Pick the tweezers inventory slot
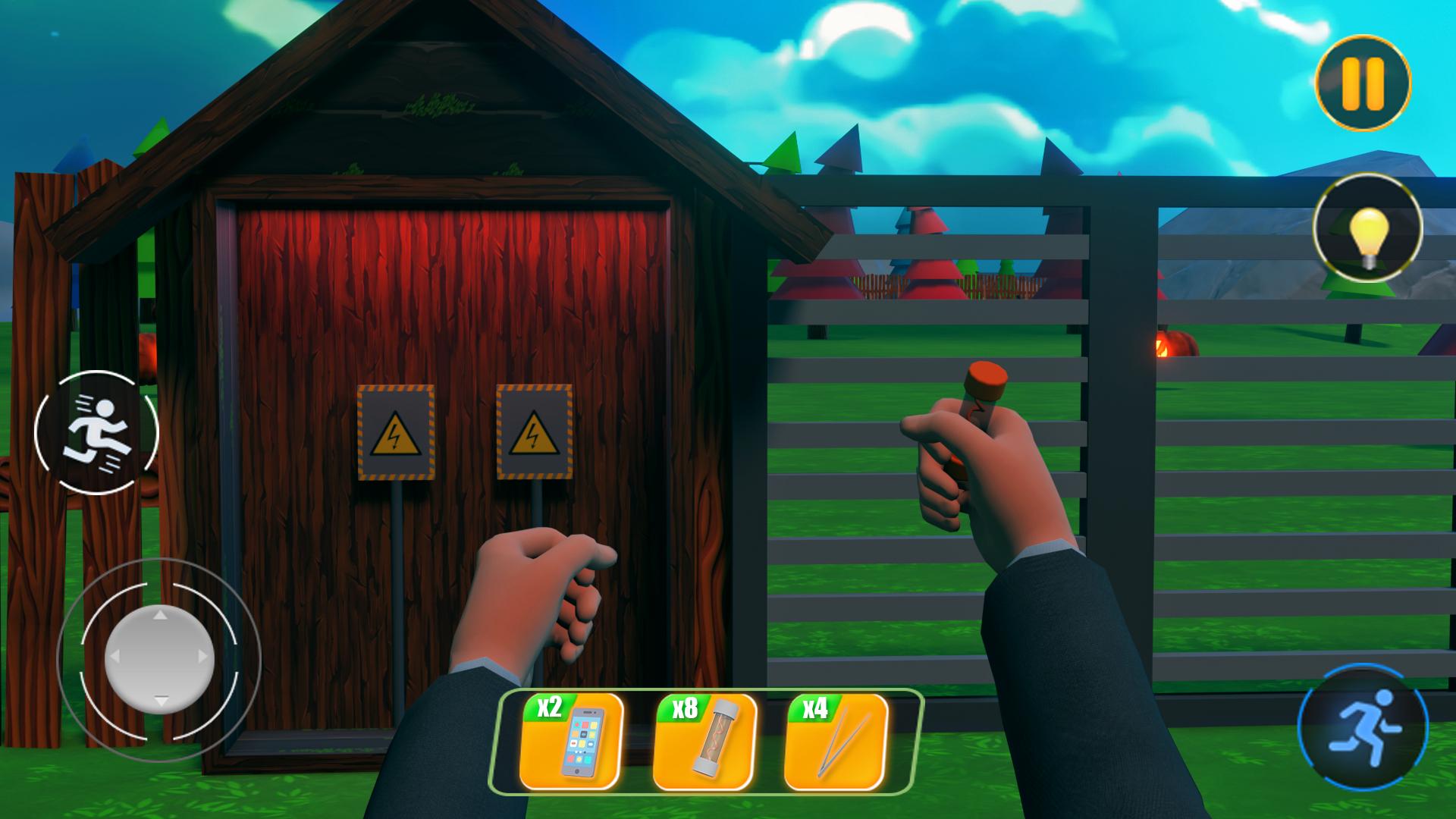The image size is (1456, 819). point(836,741)
